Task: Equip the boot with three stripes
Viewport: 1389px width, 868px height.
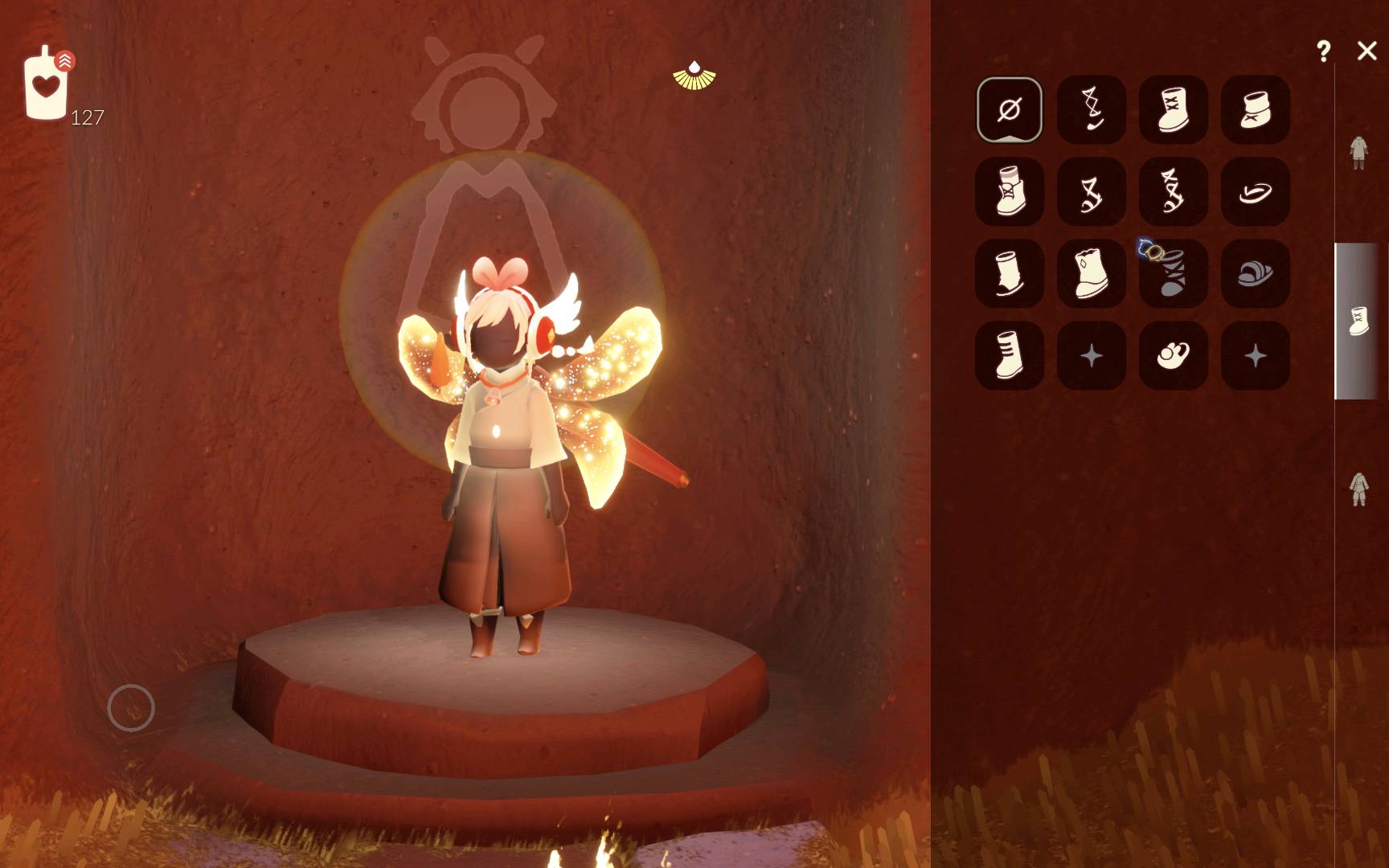Action: click(1010, 355)
